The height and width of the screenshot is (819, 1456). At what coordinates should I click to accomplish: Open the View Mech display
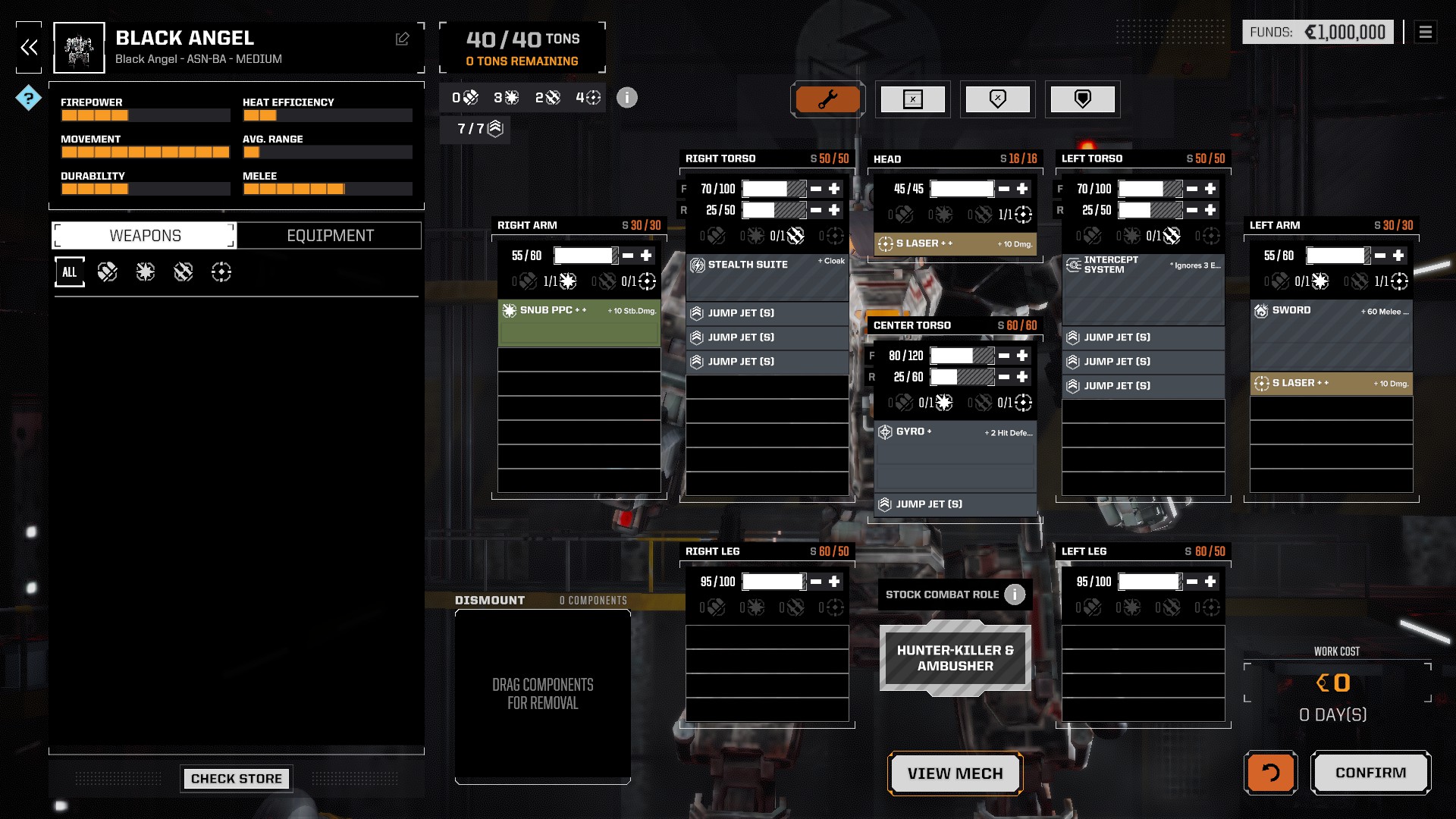tap(955, 773)
